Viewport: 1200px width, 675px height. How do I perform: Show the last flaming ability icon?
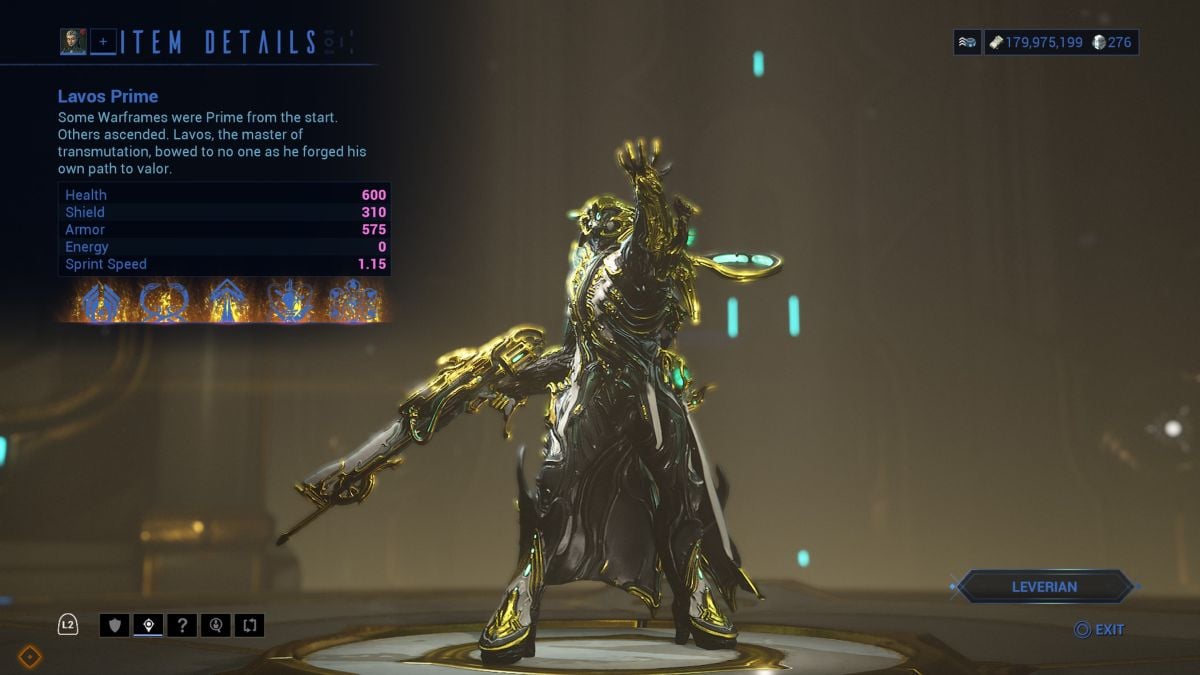355,300
